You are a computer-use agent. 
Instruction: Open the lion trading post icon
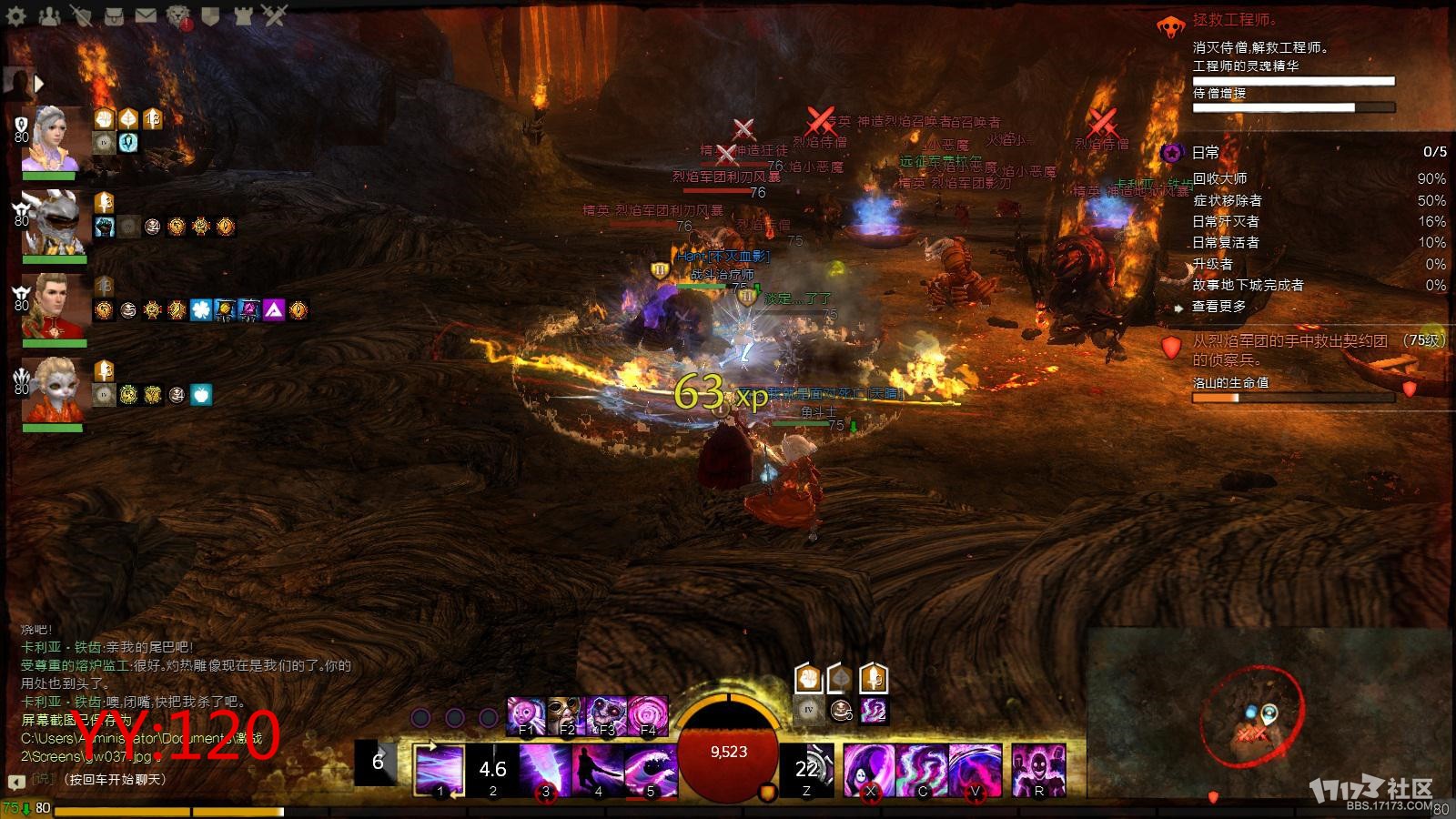pos(178,15)
